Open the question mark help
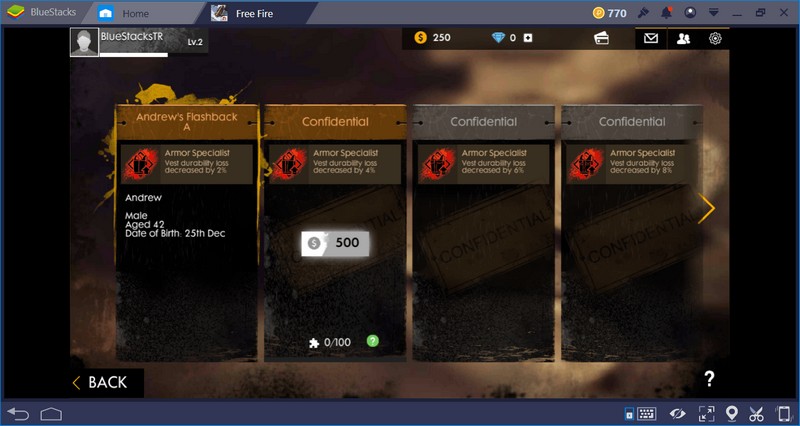800x426 pixels. pyautogui.click(x=709, y=379)
